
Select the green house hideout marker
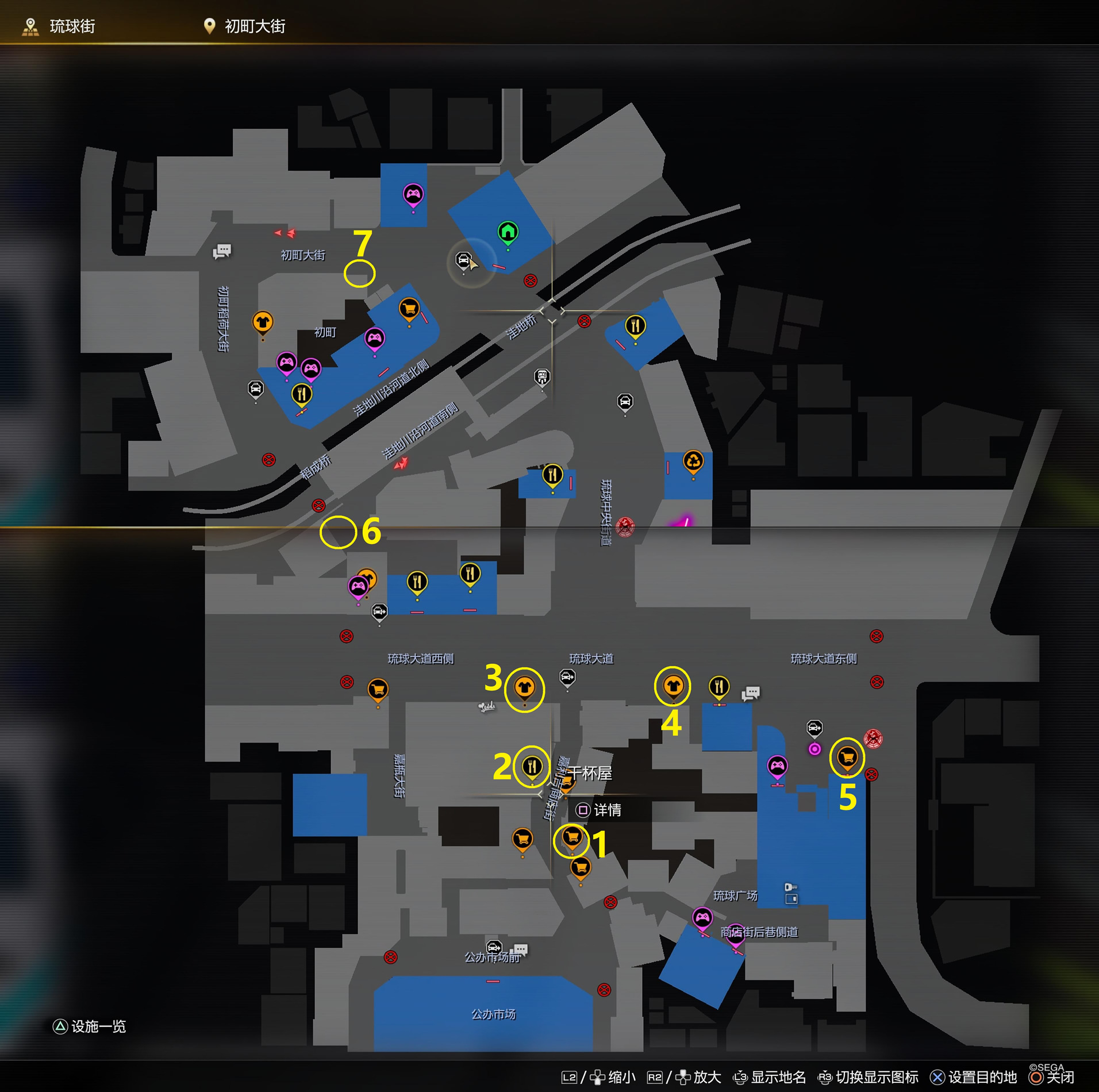click(508, 232)
